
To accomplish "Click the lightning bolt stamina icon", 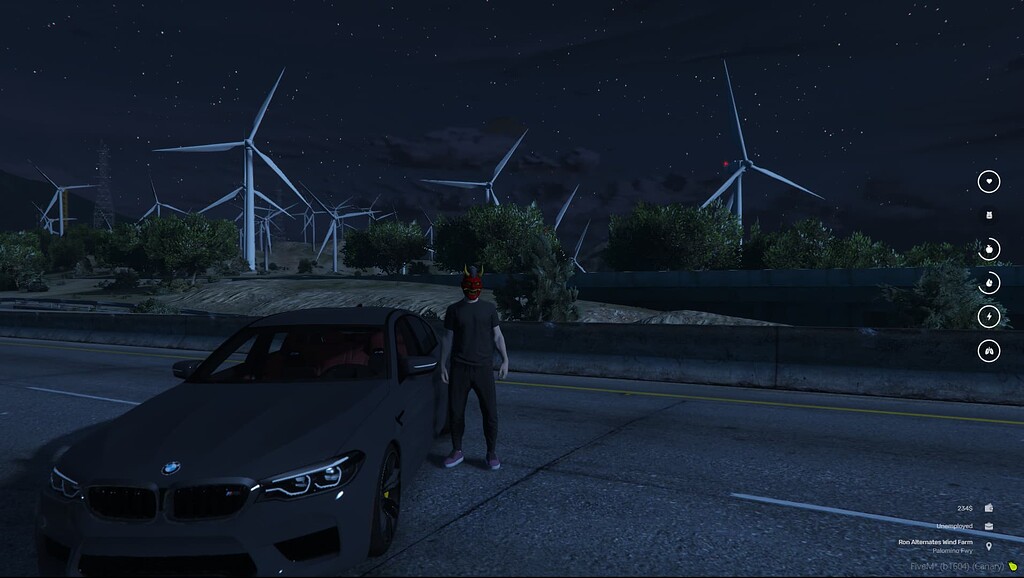I will tap(988, 317).
